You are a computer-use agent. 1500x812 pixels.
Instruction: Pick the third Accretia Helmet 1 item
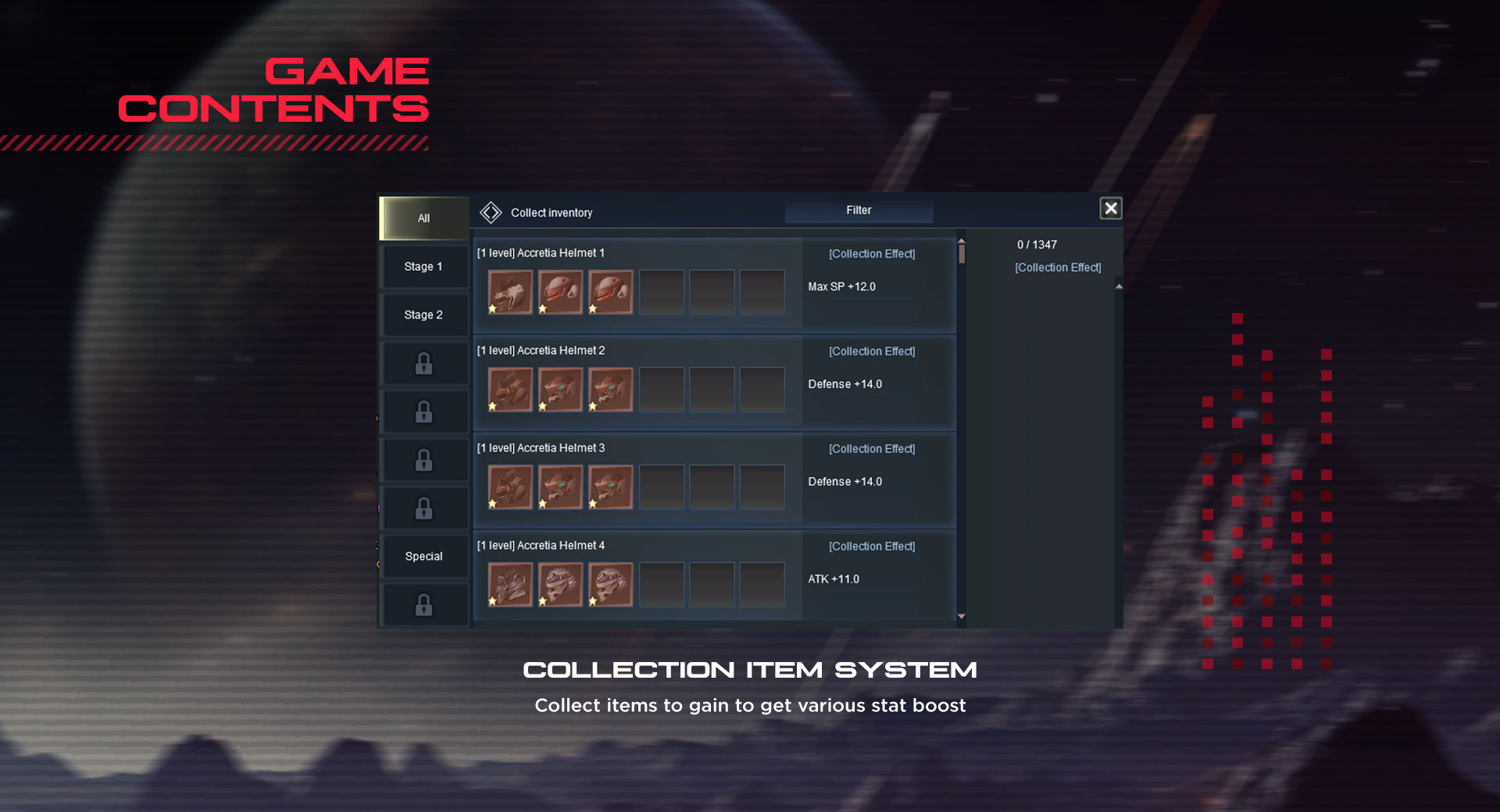click(x=610, y=292)
